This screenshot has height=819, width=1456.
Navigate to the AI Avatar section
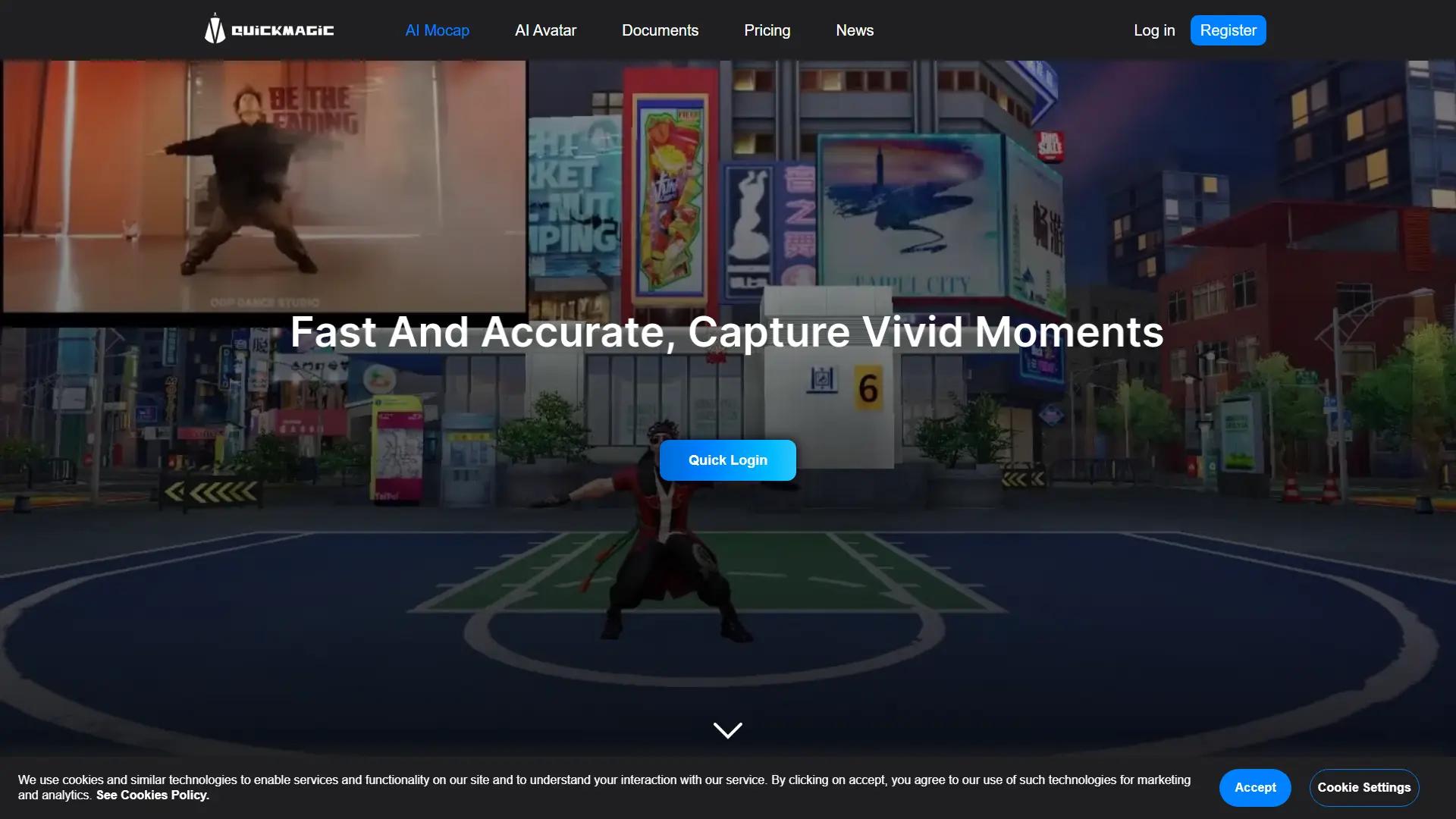click(x=545, y=30)
